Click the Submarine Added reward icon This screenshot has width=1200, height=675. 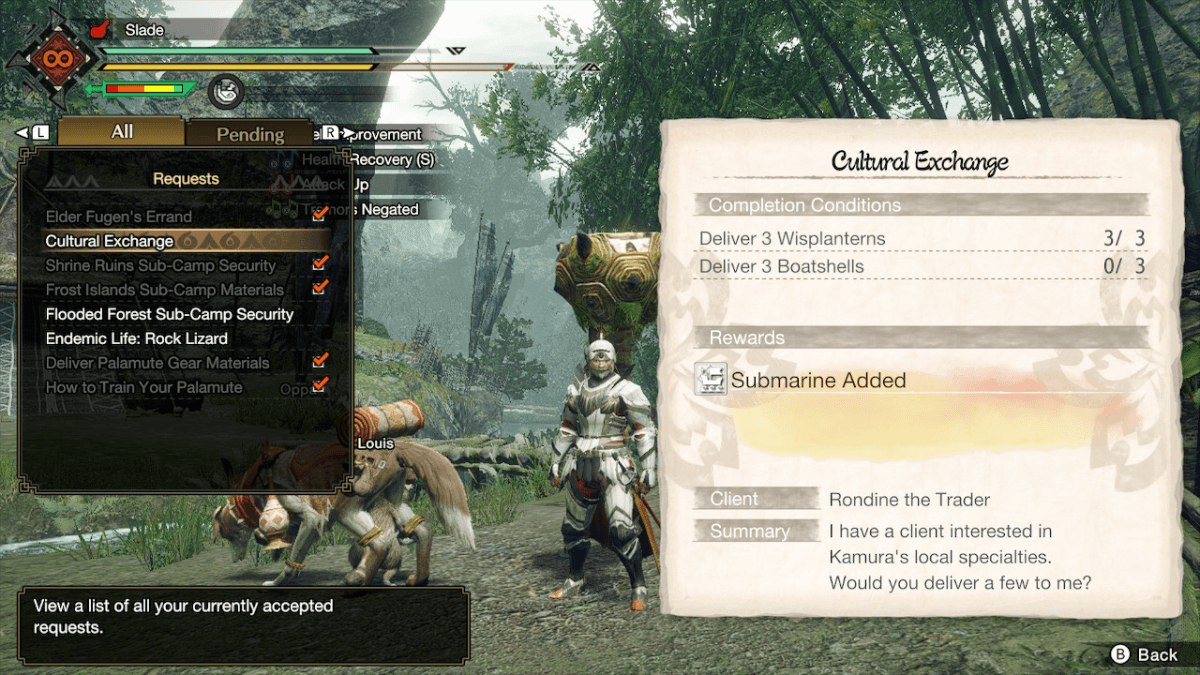tap(711, 379)
